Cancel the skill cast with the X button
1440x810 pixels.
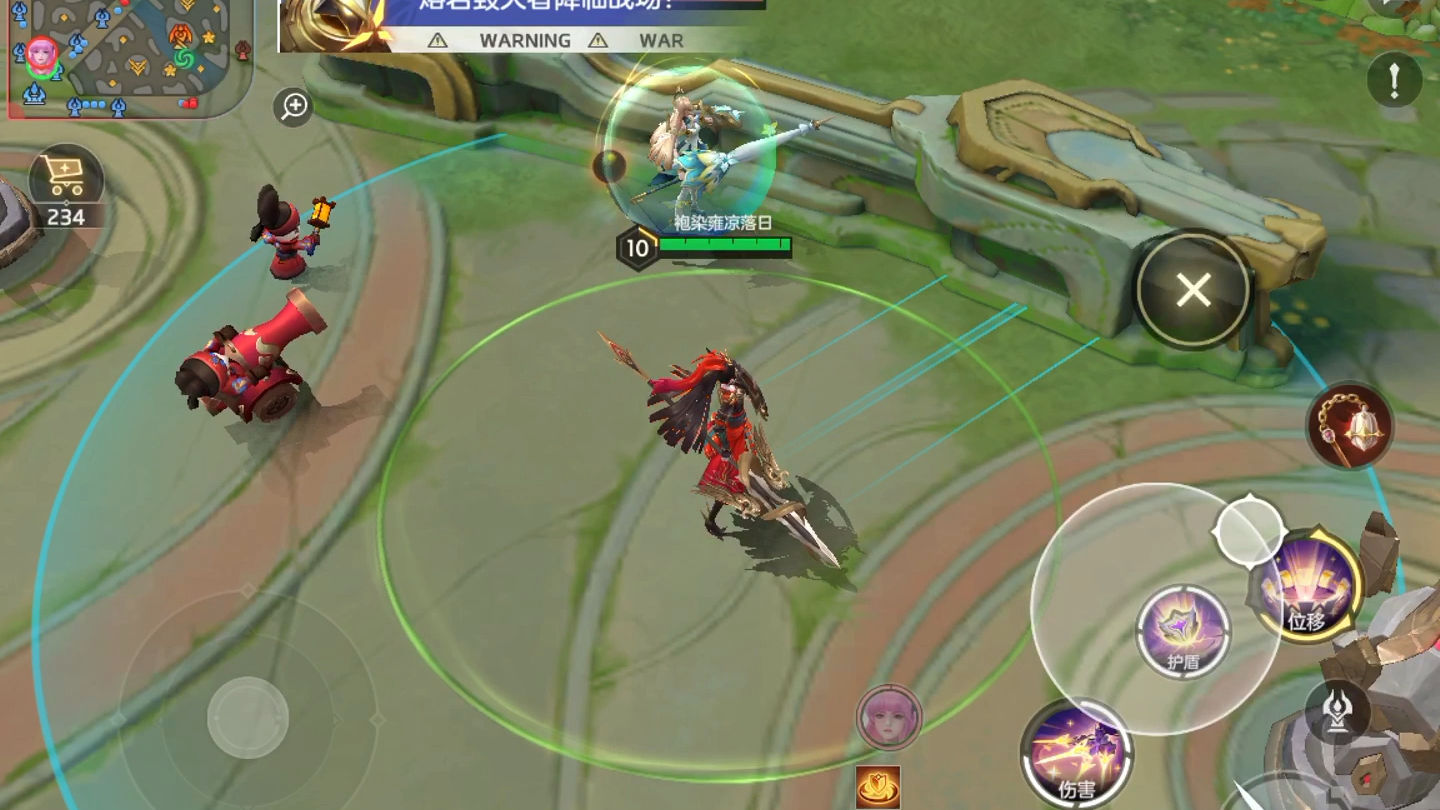1193,291
